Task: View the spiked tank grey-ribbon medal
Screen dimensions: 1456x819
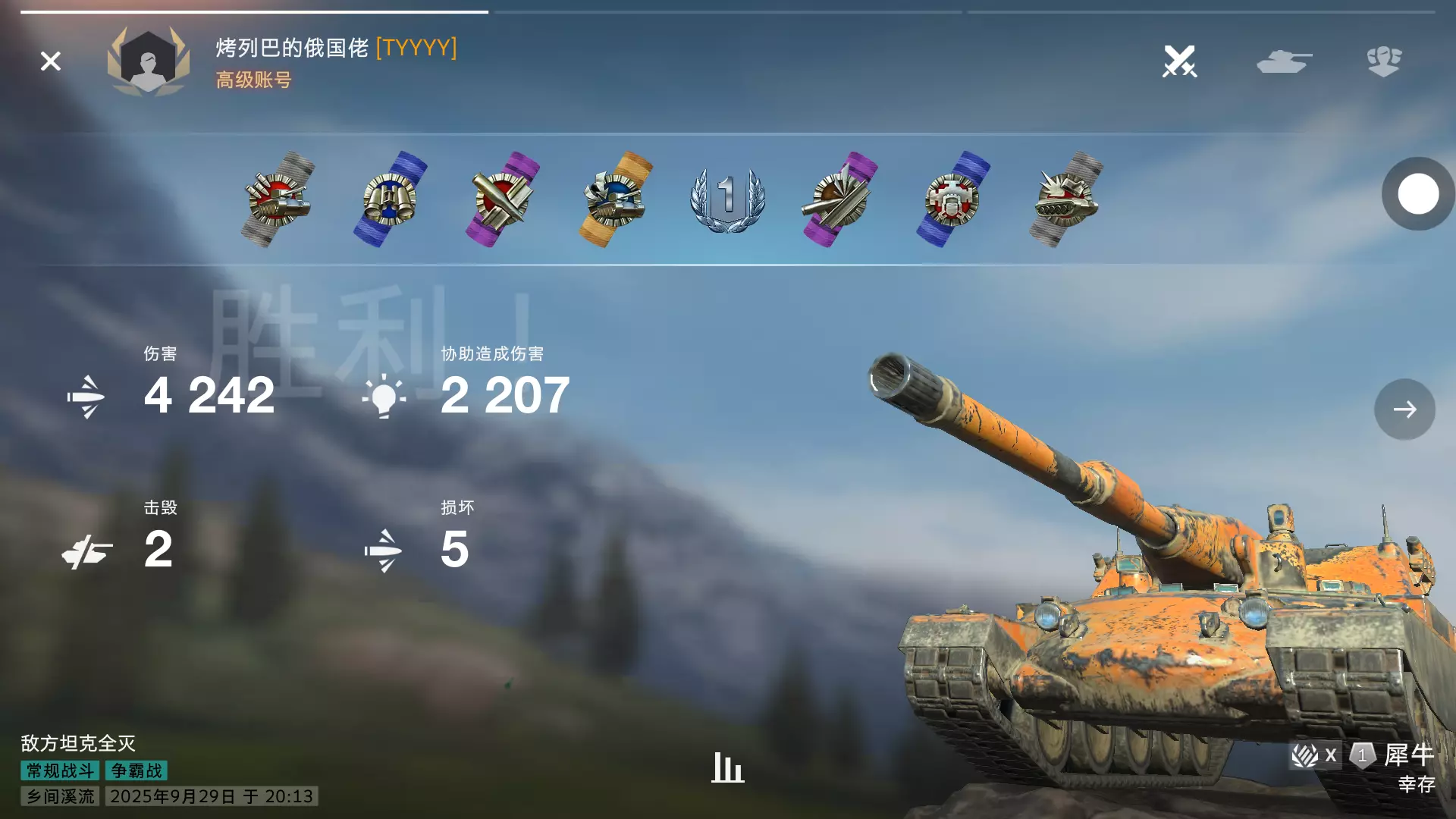Action: click(1065, 199)
